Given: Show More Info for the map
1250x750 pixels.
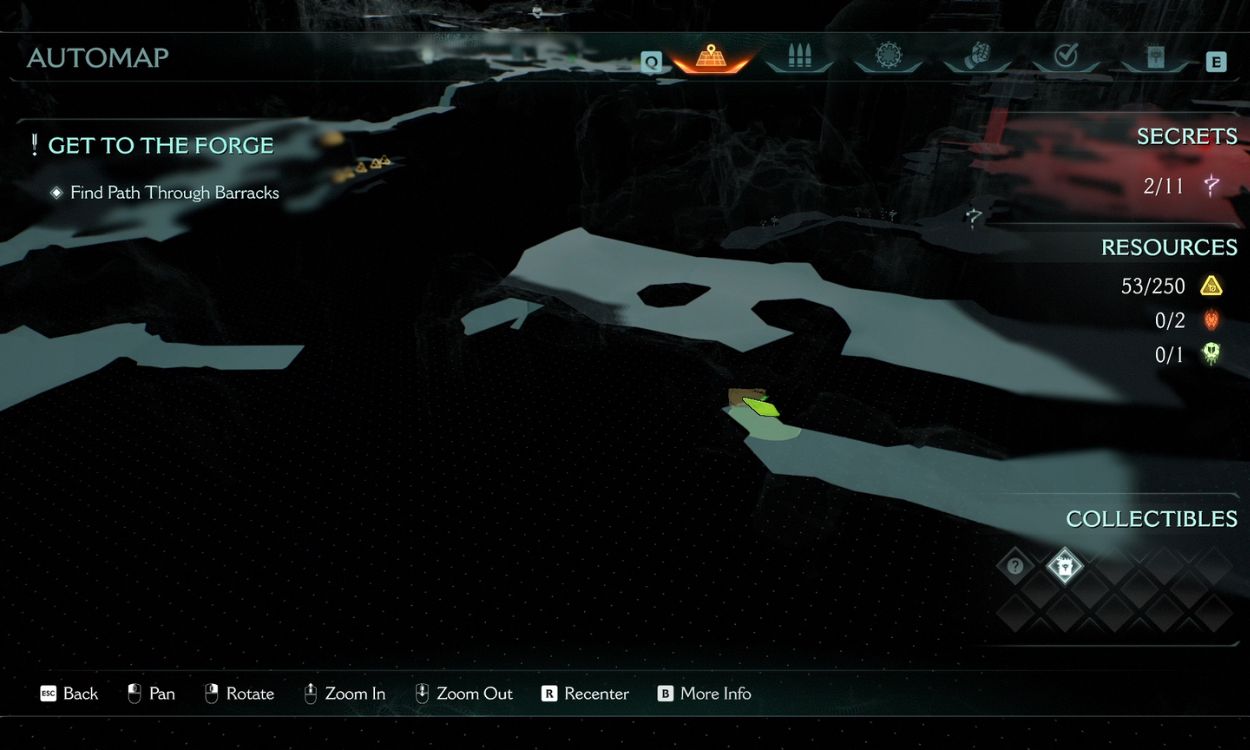Looking at the screenshot, I should click(704, 693).
